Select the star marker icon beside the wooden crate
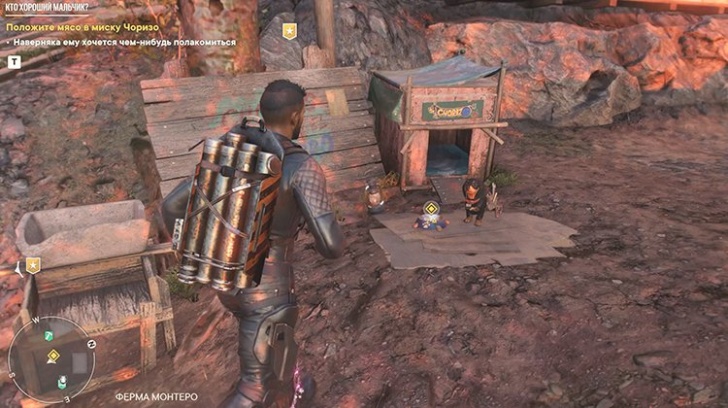This screenshot has height=408, width=728. coord(33,265)
